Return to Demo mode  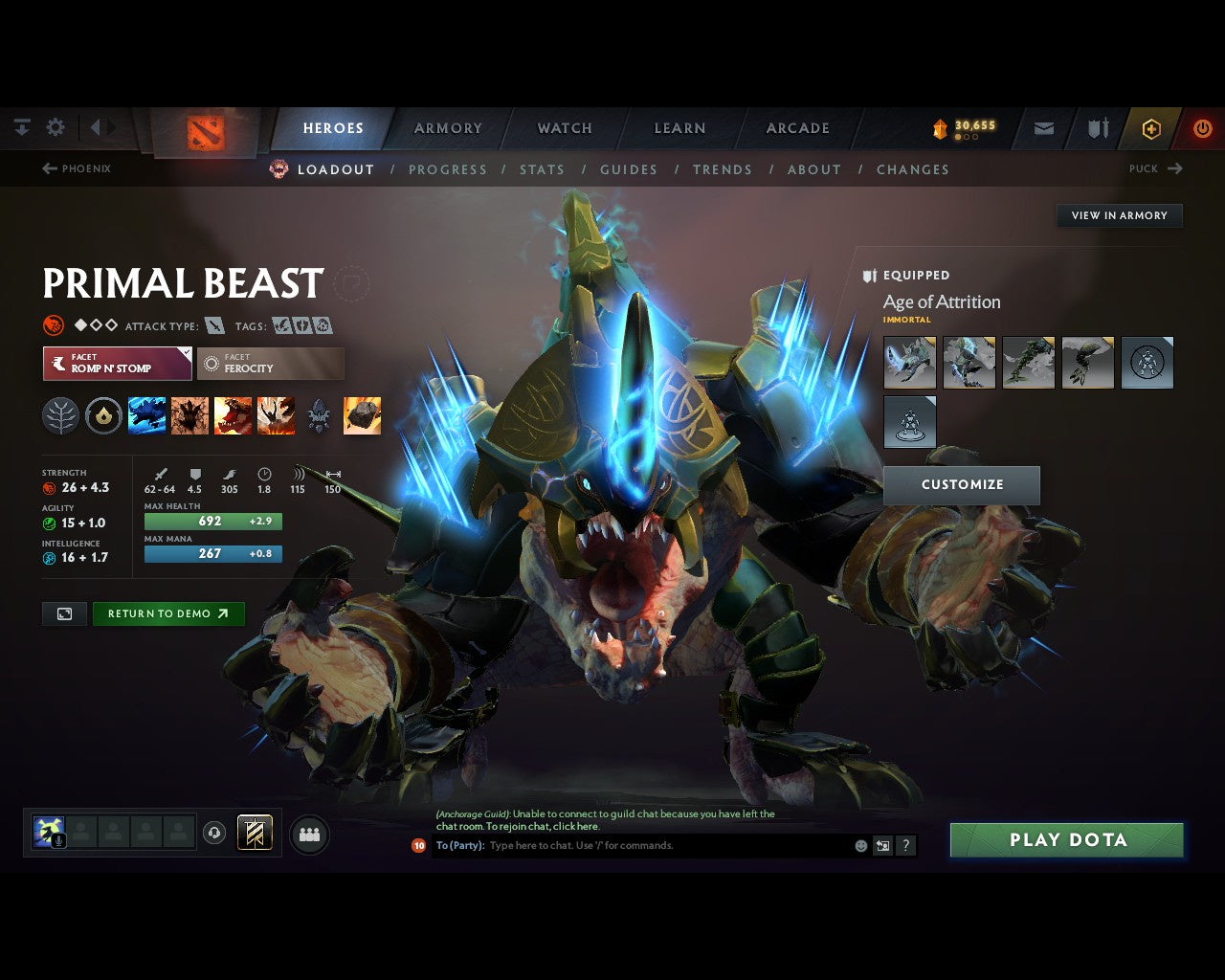[x=168, y=614]
